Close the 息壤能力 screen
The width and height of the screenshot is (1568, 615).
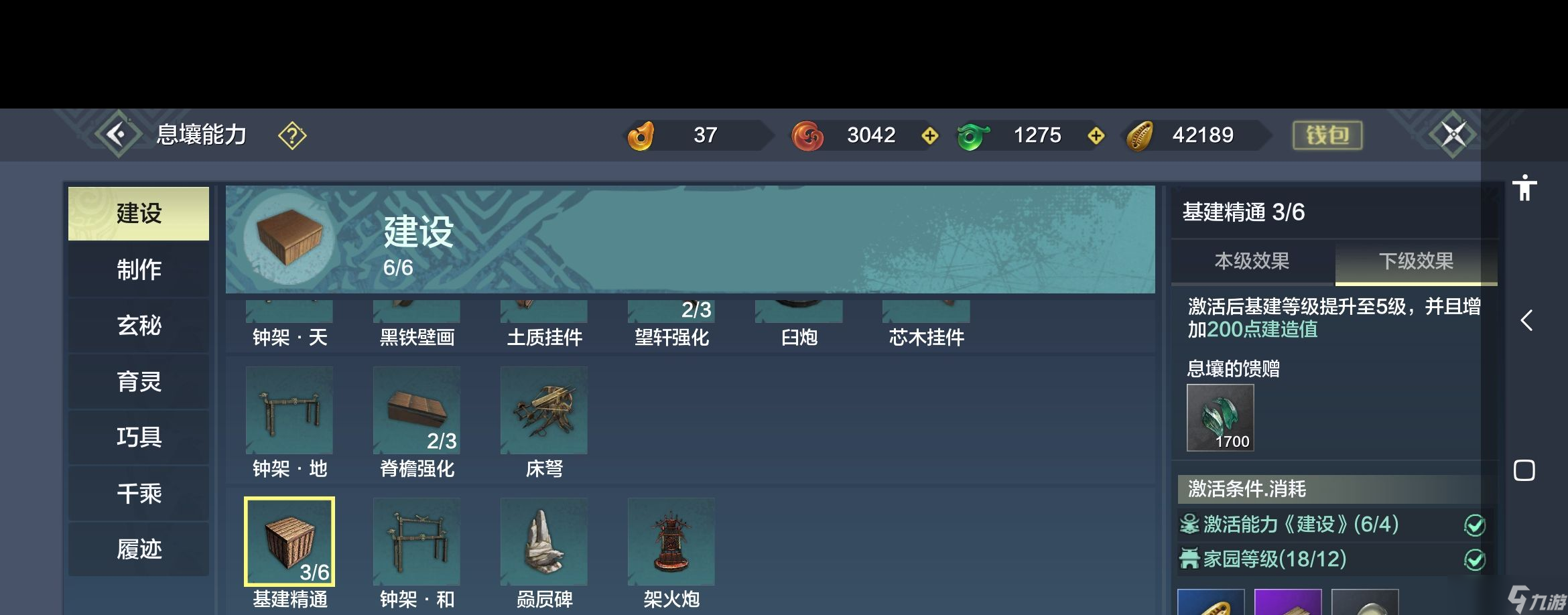1453,135
